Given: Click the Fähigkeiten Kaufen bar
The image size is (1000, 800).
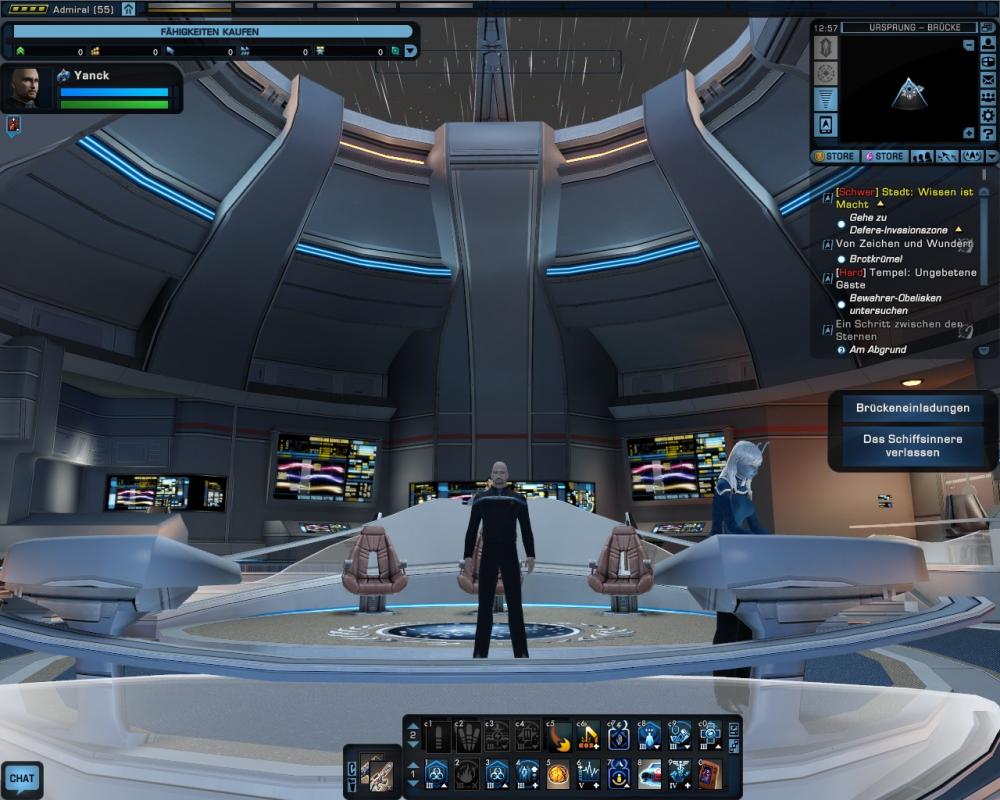Looking at the screenshot, I should (210, 32).
